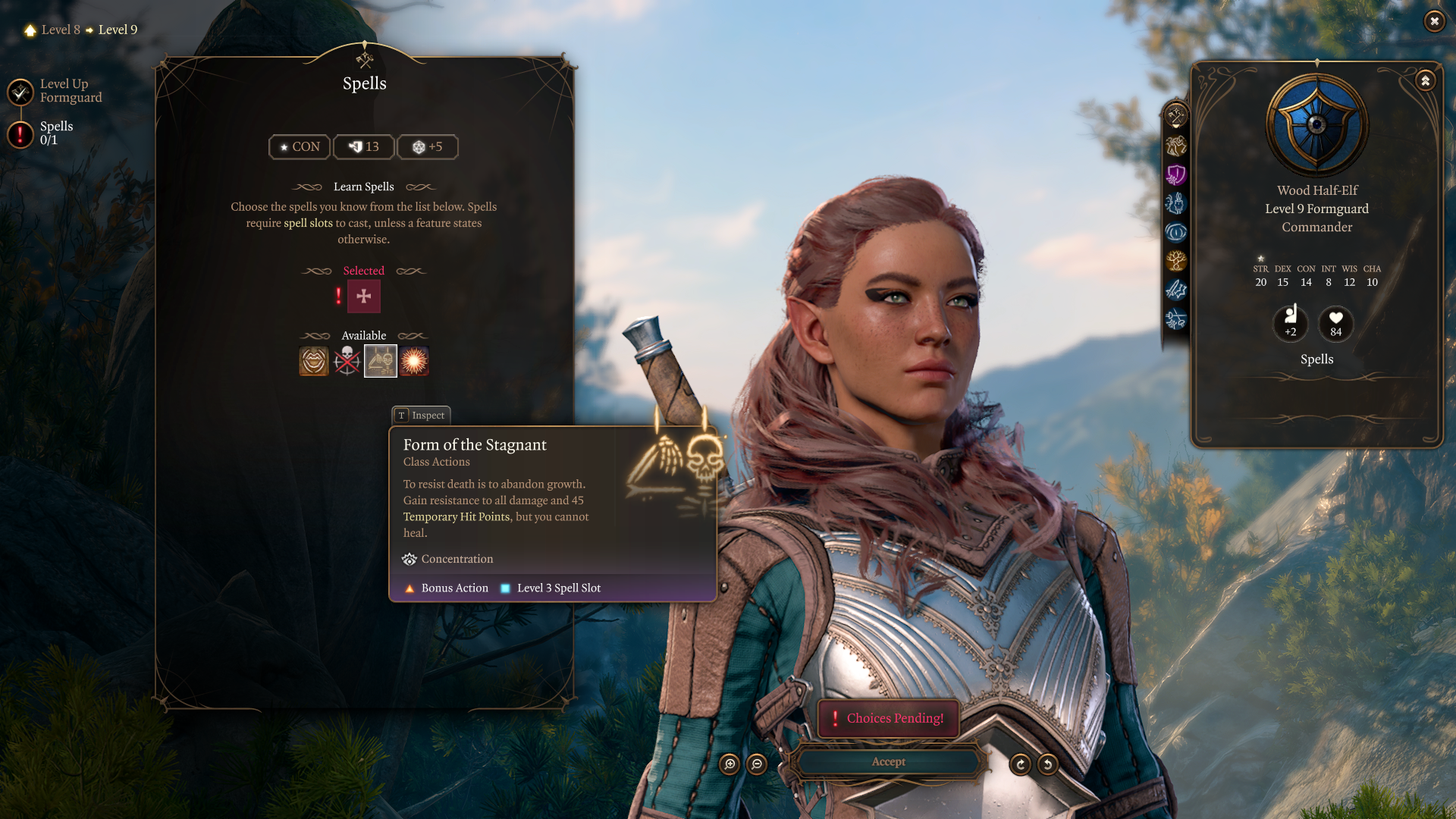Zoom in on the character model
This screenshot has width=1456, height=819.
[x=730, y=764]
